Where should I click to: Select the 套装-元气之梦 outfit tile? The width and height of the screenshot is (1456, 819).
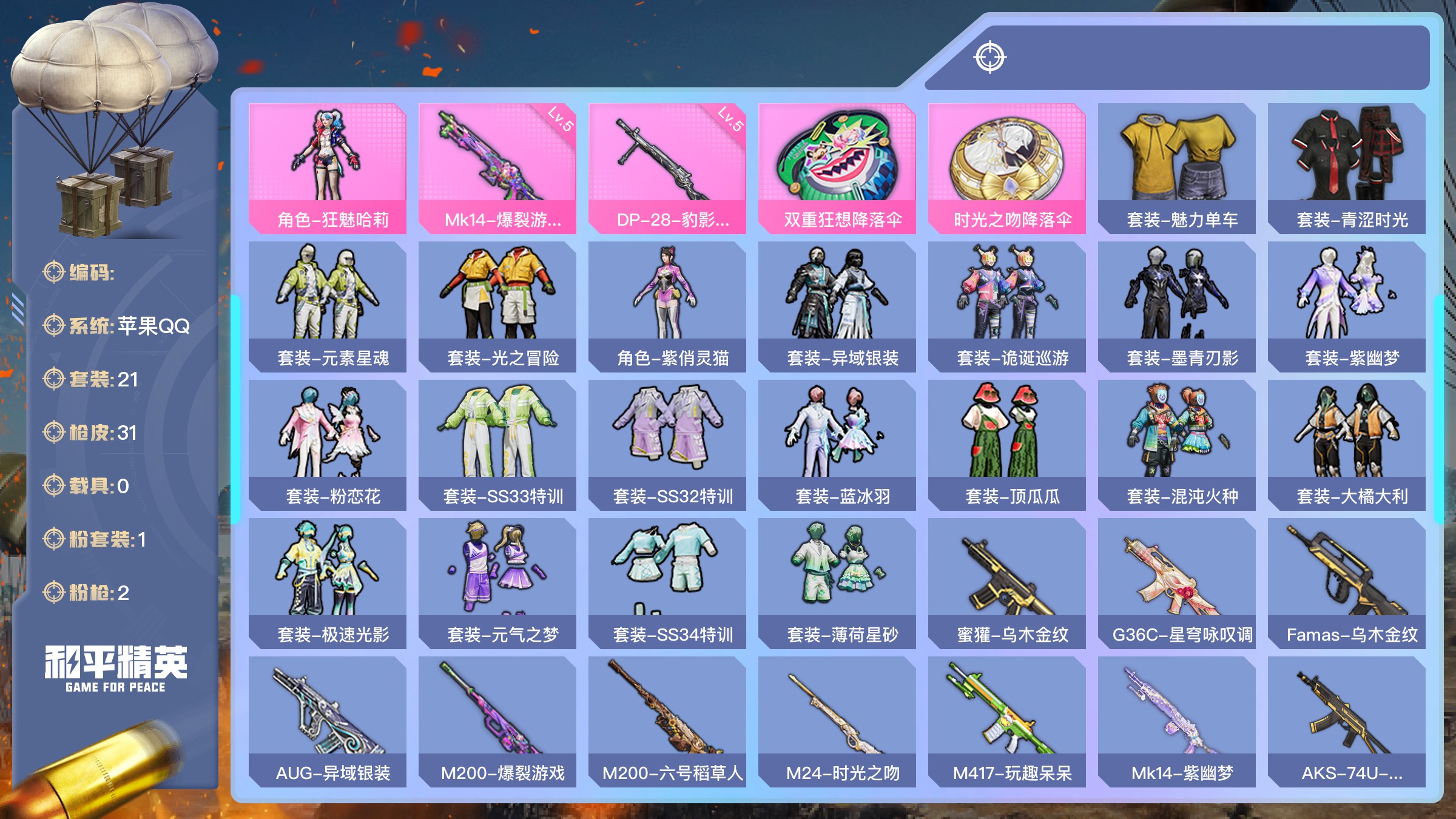pos(497,583)
